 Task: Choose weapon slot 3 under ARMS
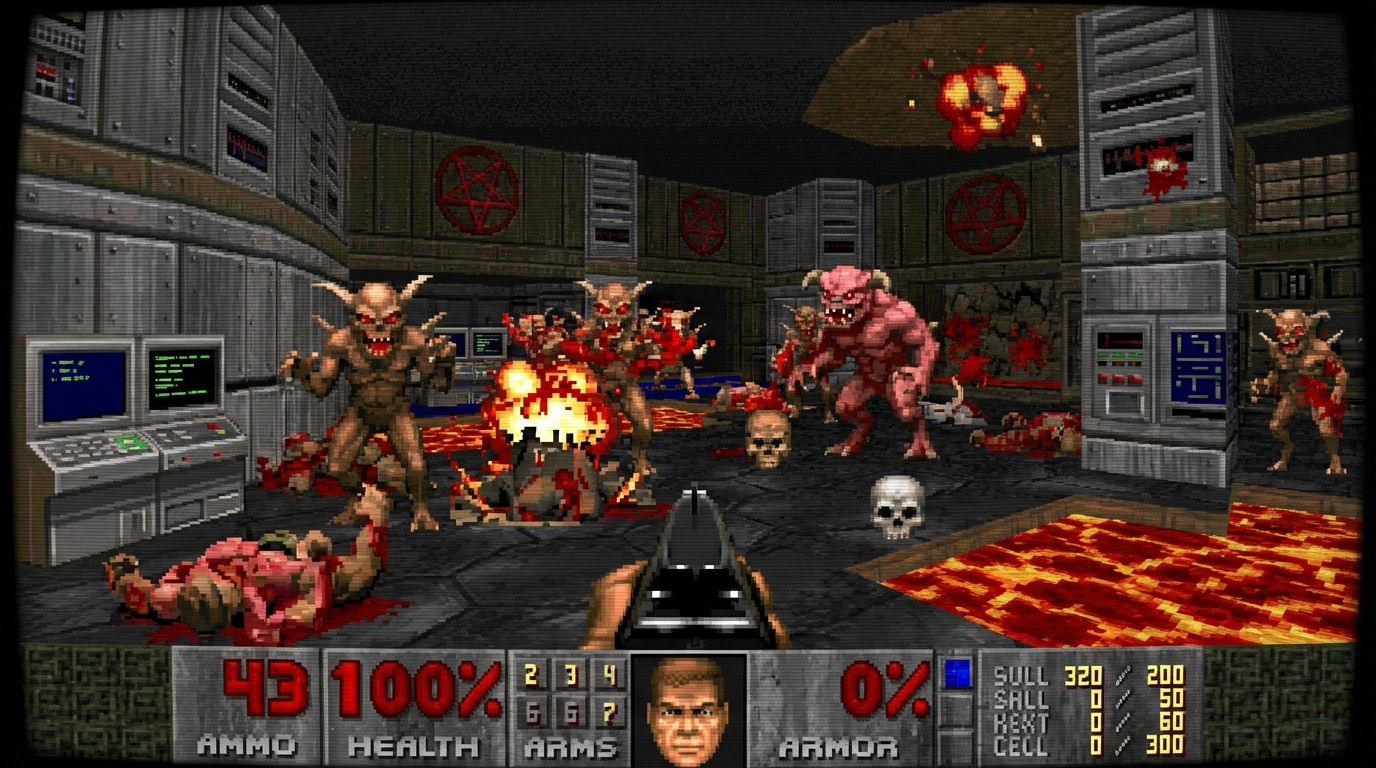(571, 677)
